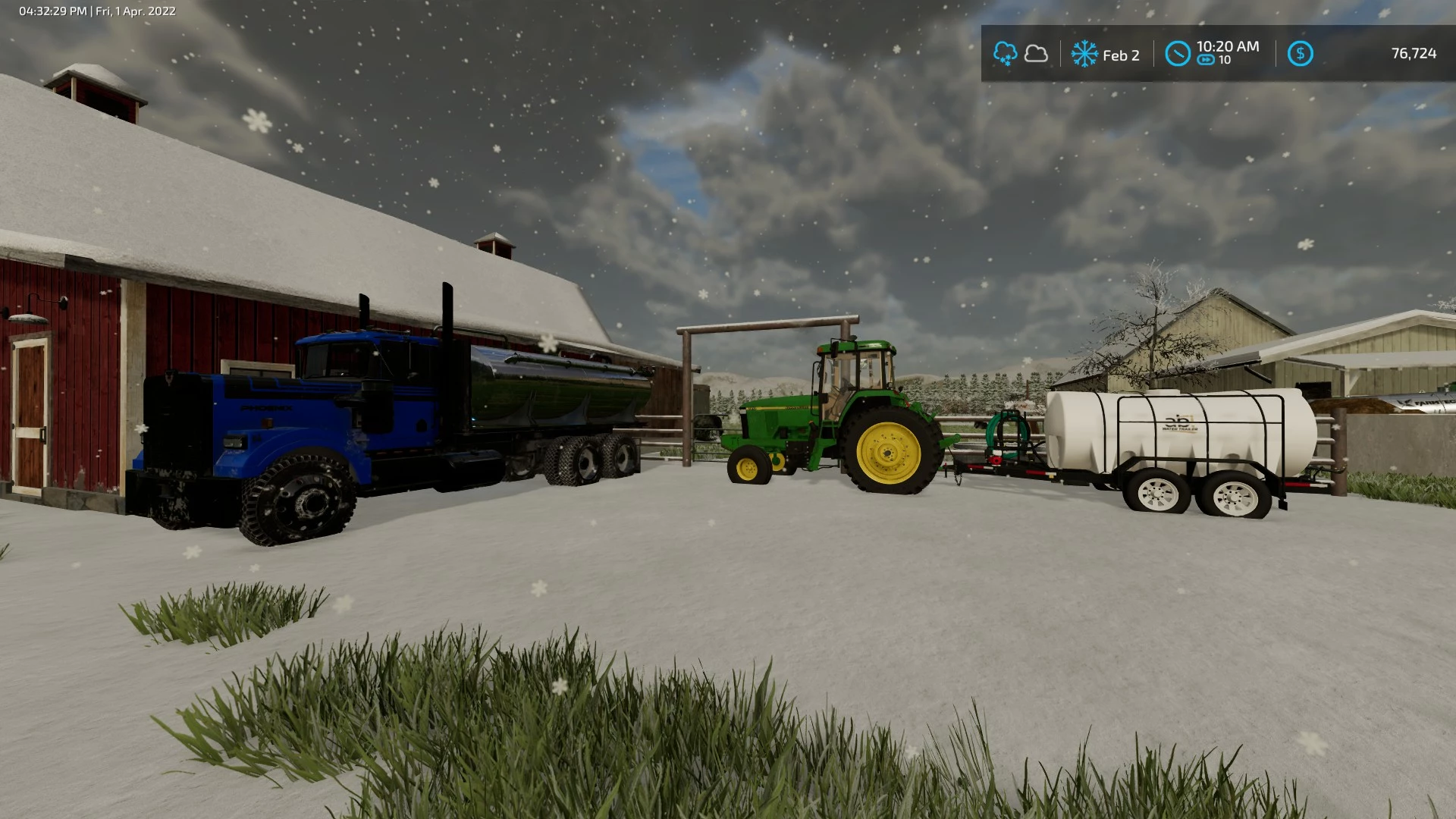The width and height of the screenshot is (1456, 819).
Task: Click the circled dollar sign beside the balance
Action: click(1301, 54)
